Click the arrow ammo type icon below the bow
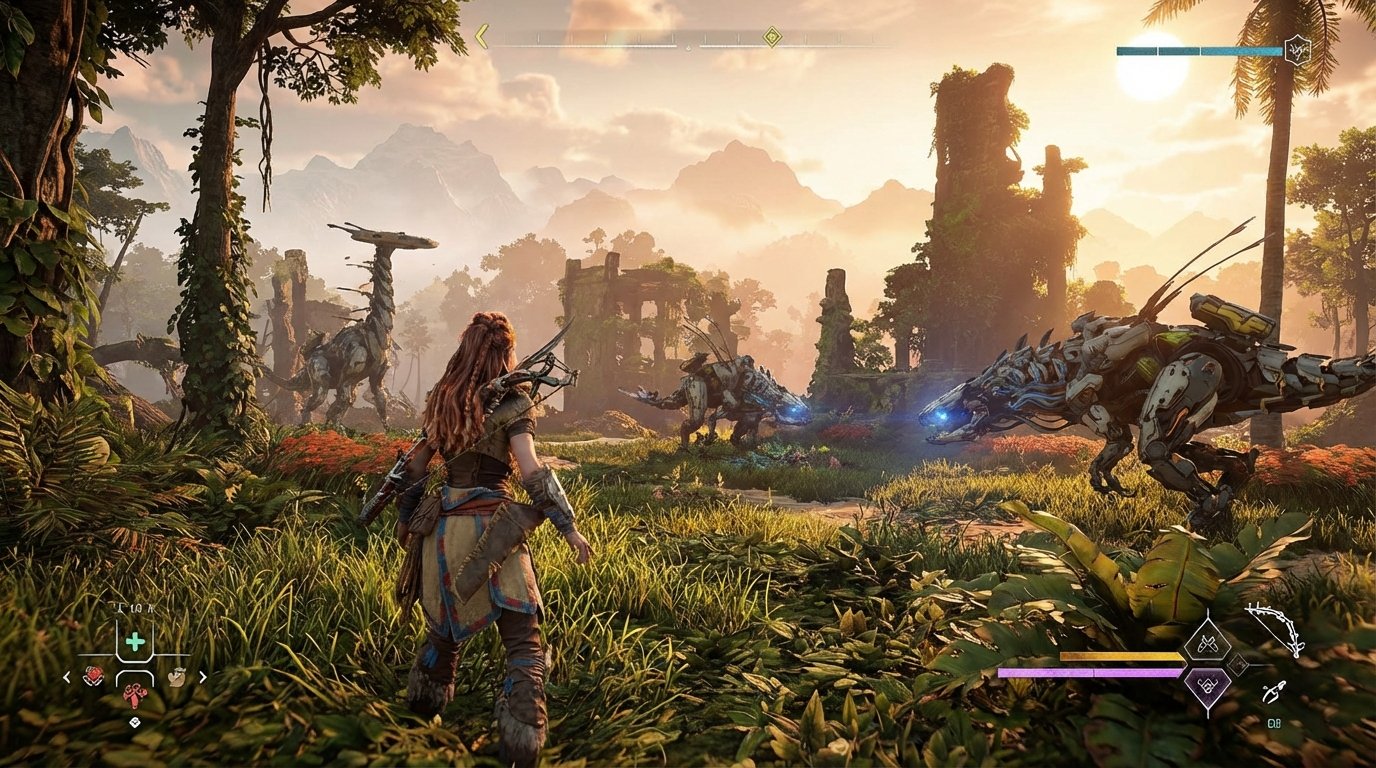 [x=1275, y=690]
